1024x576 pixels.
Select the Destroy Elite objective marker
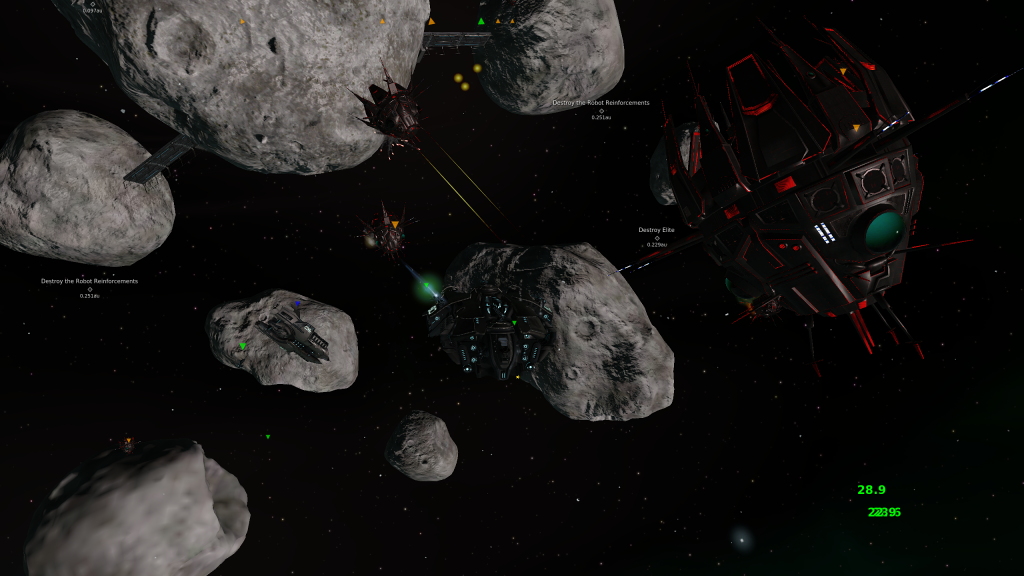[x=657, y=238]
